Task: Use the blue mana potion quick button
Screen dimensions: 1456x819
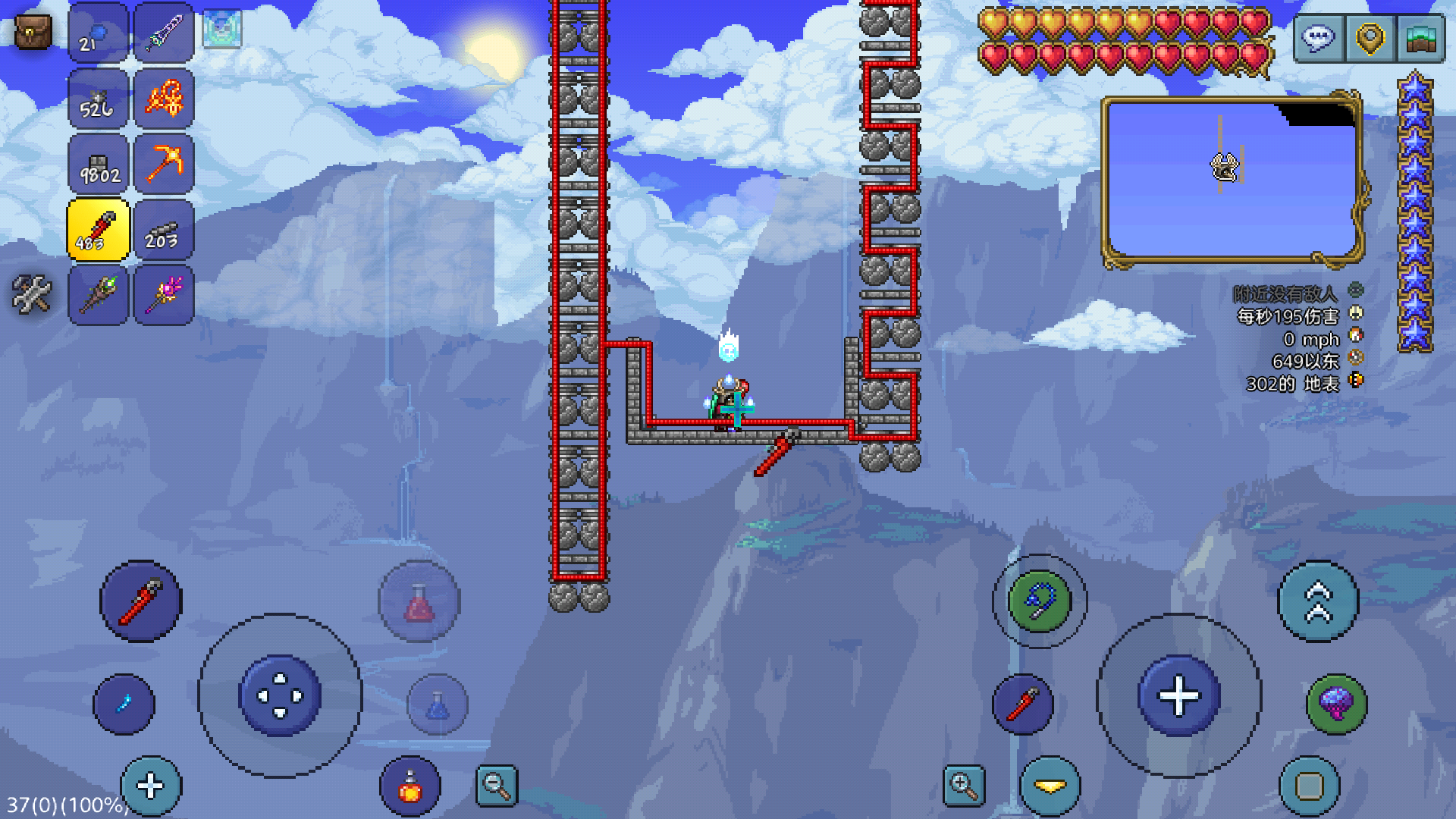Action: [438, 705]
